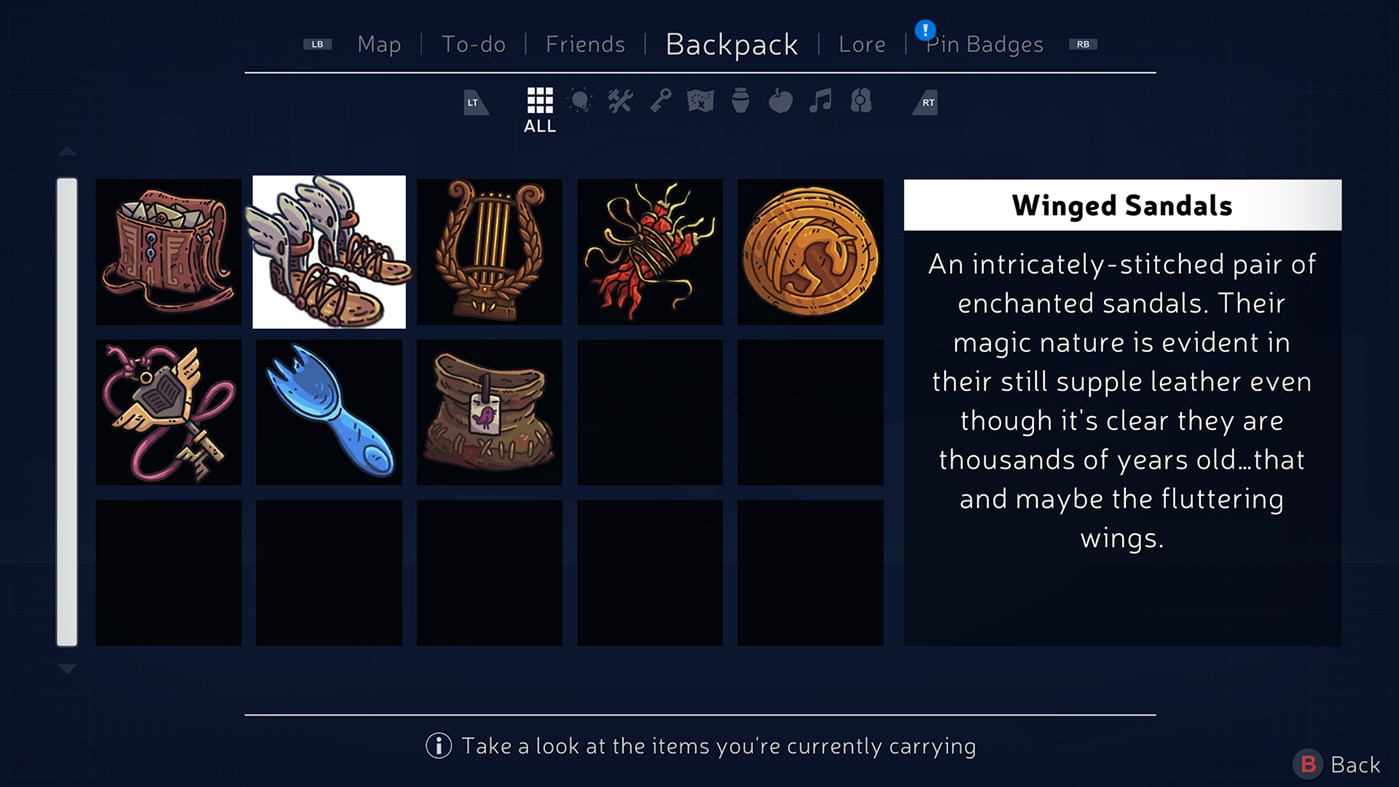Select the ALL grid filter
This screenshot has width=1399, height=787.
click(x=539, y=100)
